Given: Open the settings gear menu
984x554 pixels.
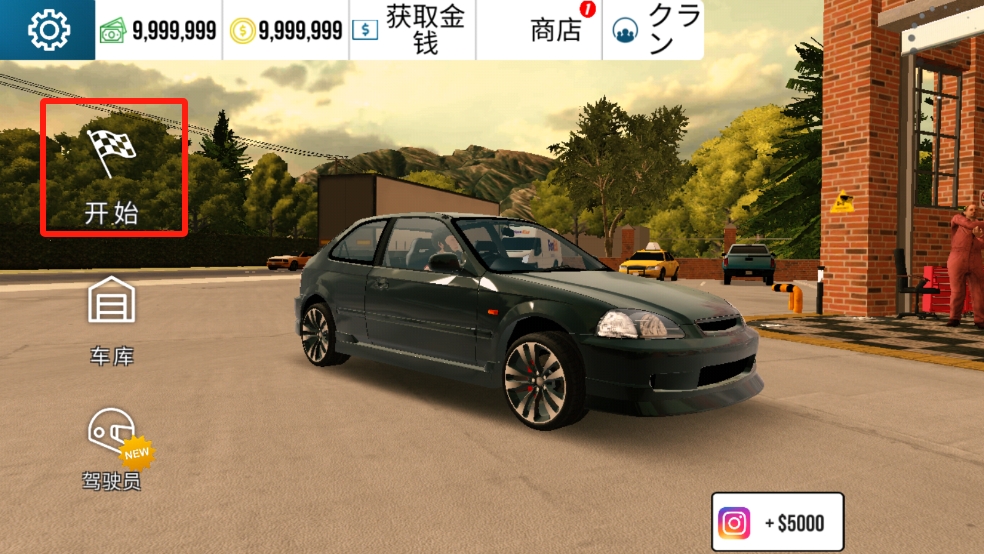Looking at the screenshot, I should pyautogui.click(x=48, y=30).
